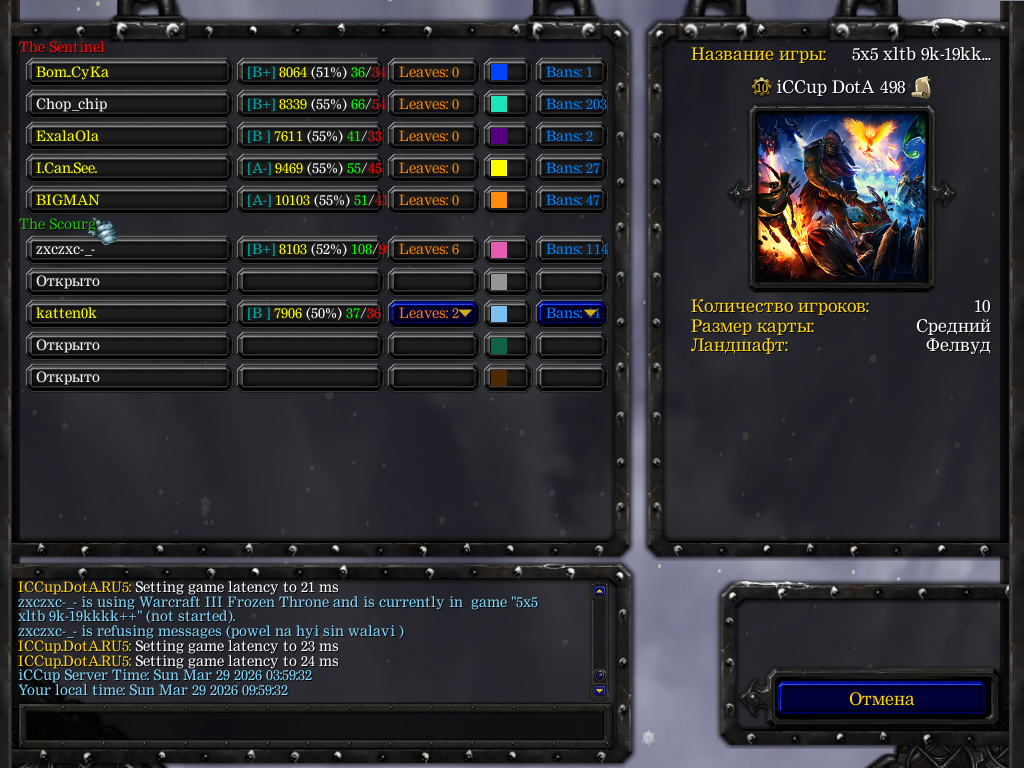Choose the ExalaOla player row

[x=129, y=136]
